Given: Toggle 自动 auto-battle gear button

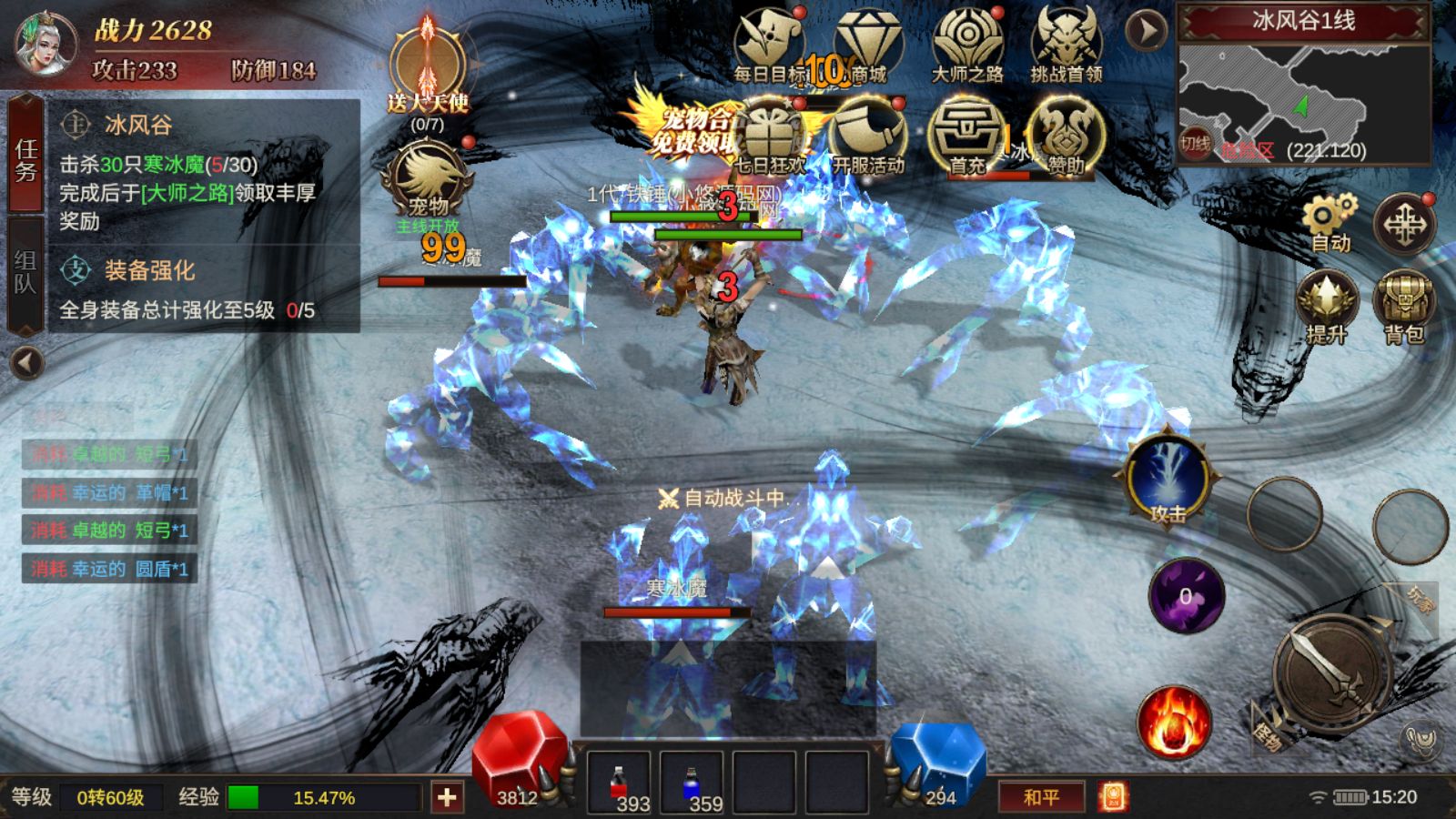Looking at the screenshot, I should point(1330,223).
